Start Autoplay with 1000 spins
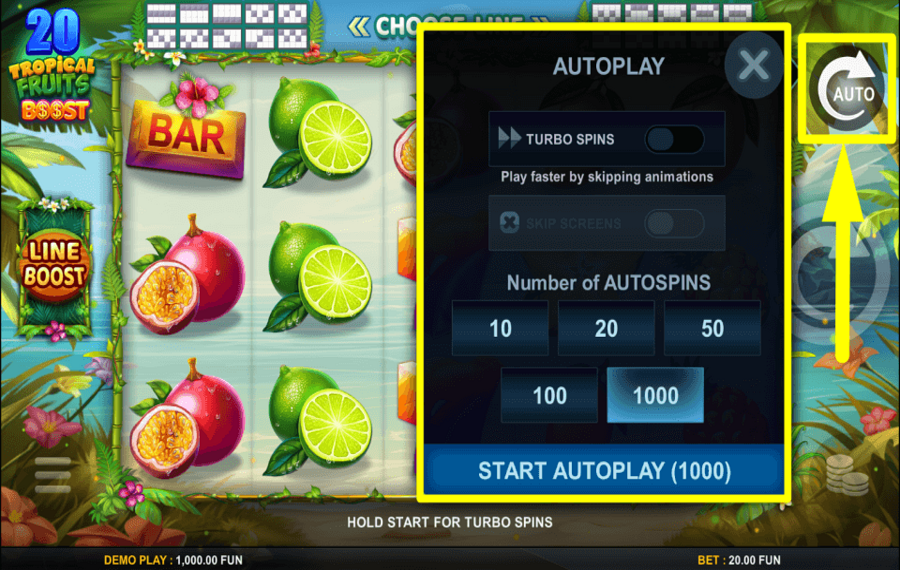The image size is (900, 570). [x=604, y=470]
